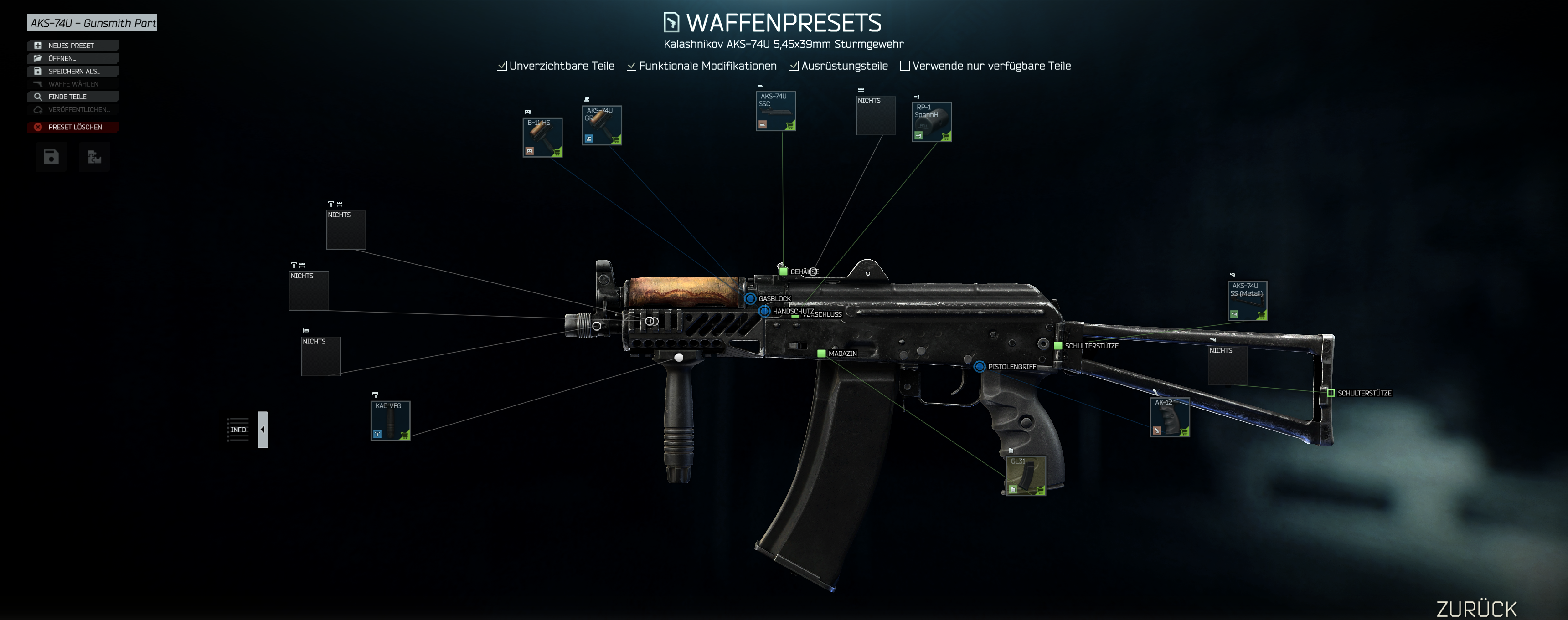This screenshot has height=620, width=1568.
Task: Toggle the Unverzichtbare Teile checkbox
Action: 501,66
